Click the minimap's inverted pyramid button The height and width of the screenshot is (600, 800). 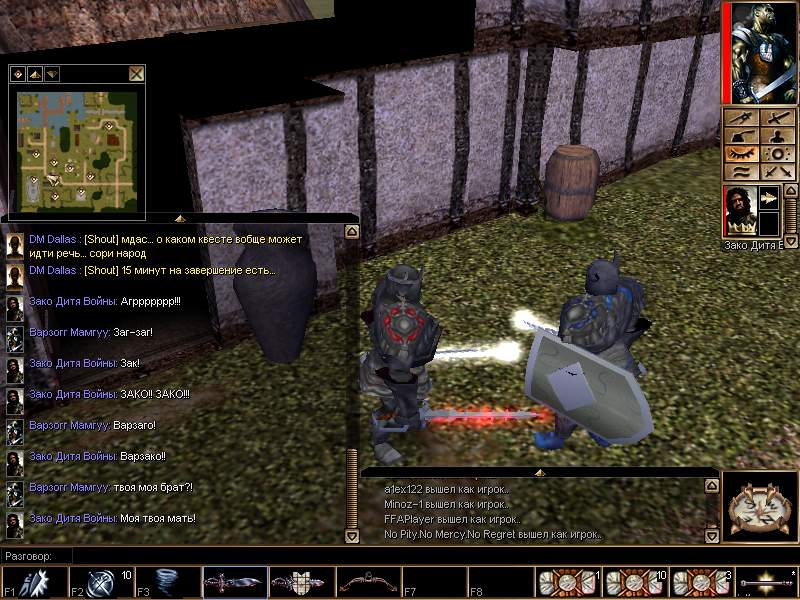pos(51,73)
